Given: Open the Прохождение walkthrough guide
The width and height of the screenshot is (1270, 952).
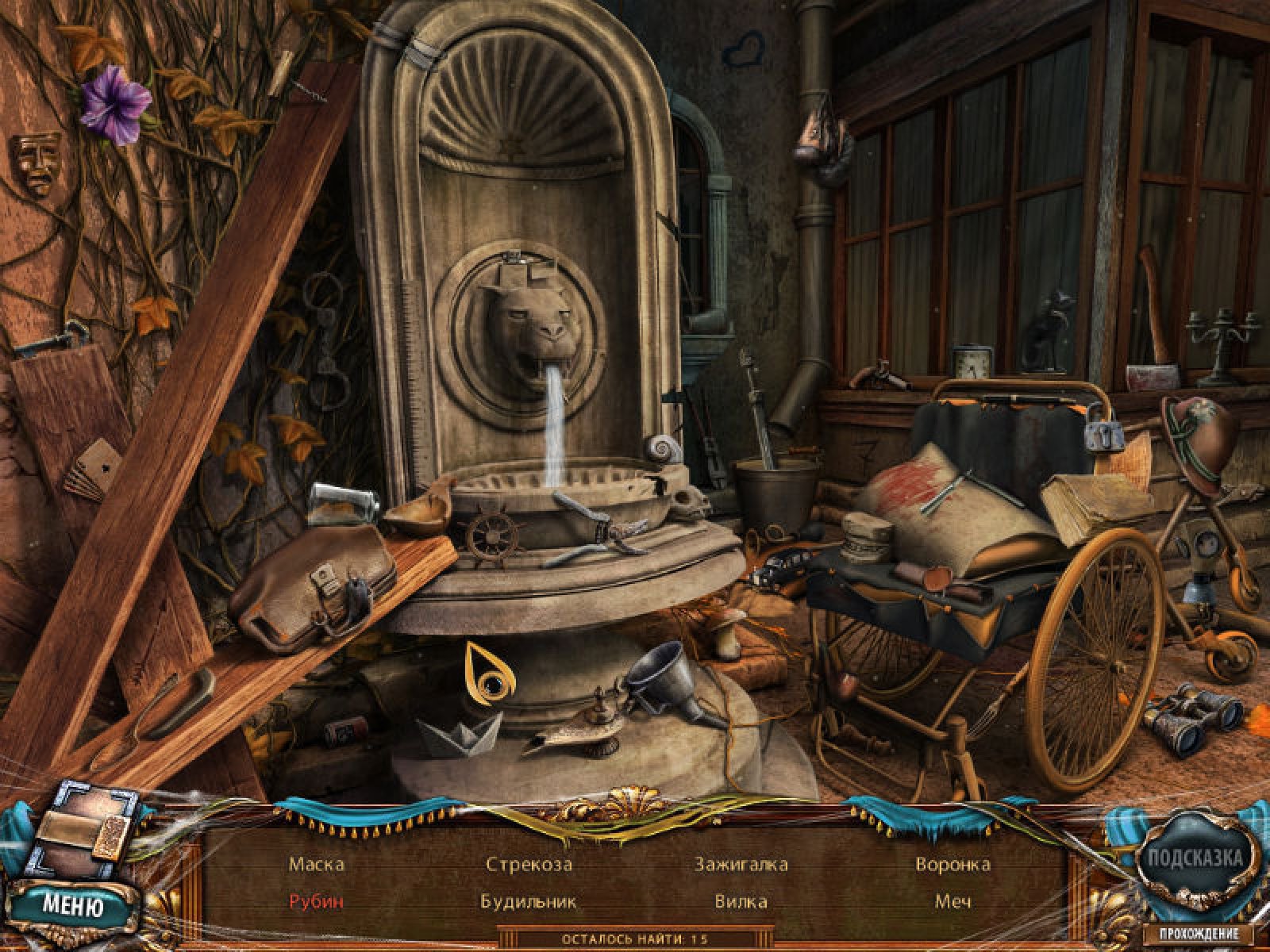Looking at the screenshot, I should tap(1200, 934).
